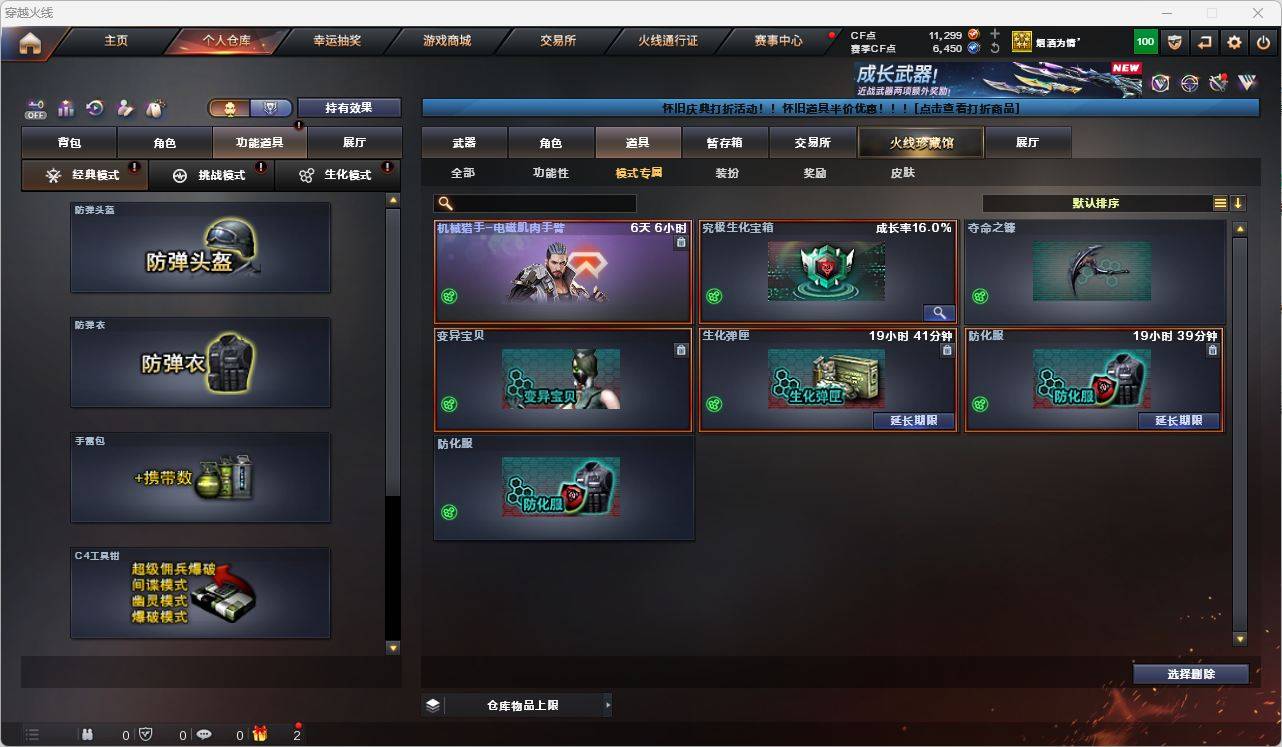
Task: Open the gift notification icon at bottom
Action: click(x=260, y=733)
